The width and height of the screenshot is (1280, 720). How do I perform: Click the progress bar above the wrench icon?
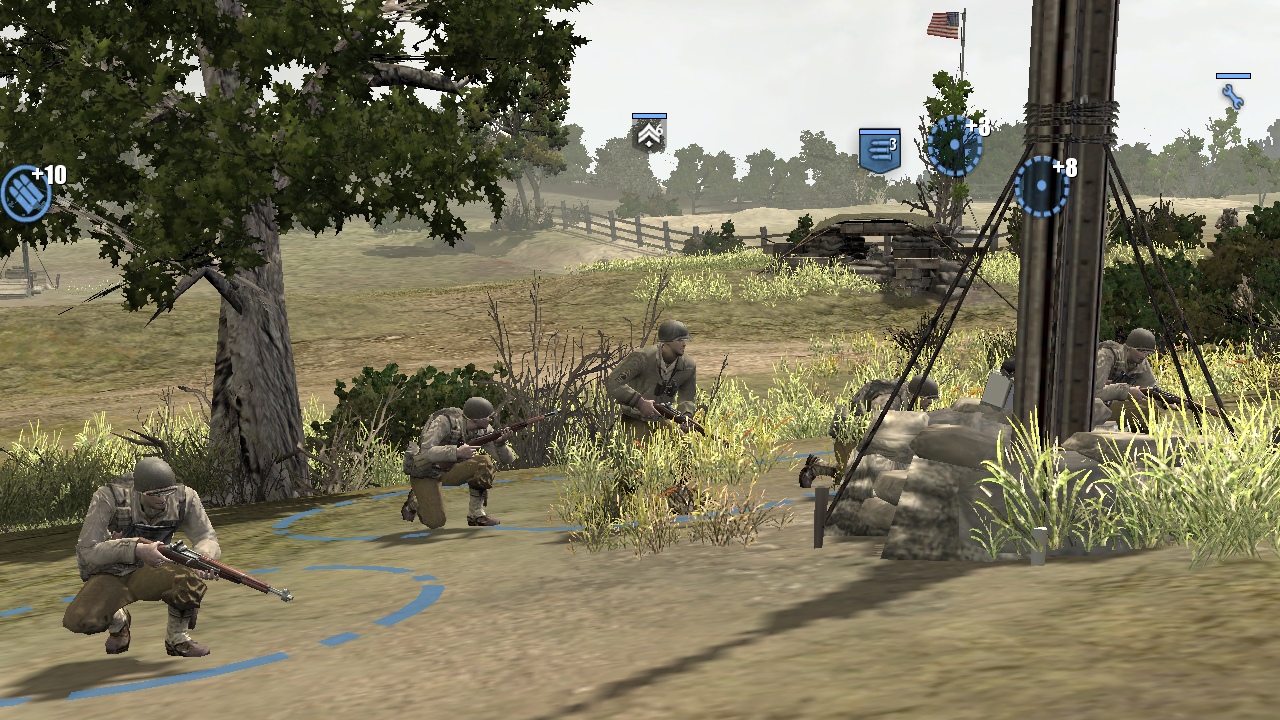tap(1231, 74)
